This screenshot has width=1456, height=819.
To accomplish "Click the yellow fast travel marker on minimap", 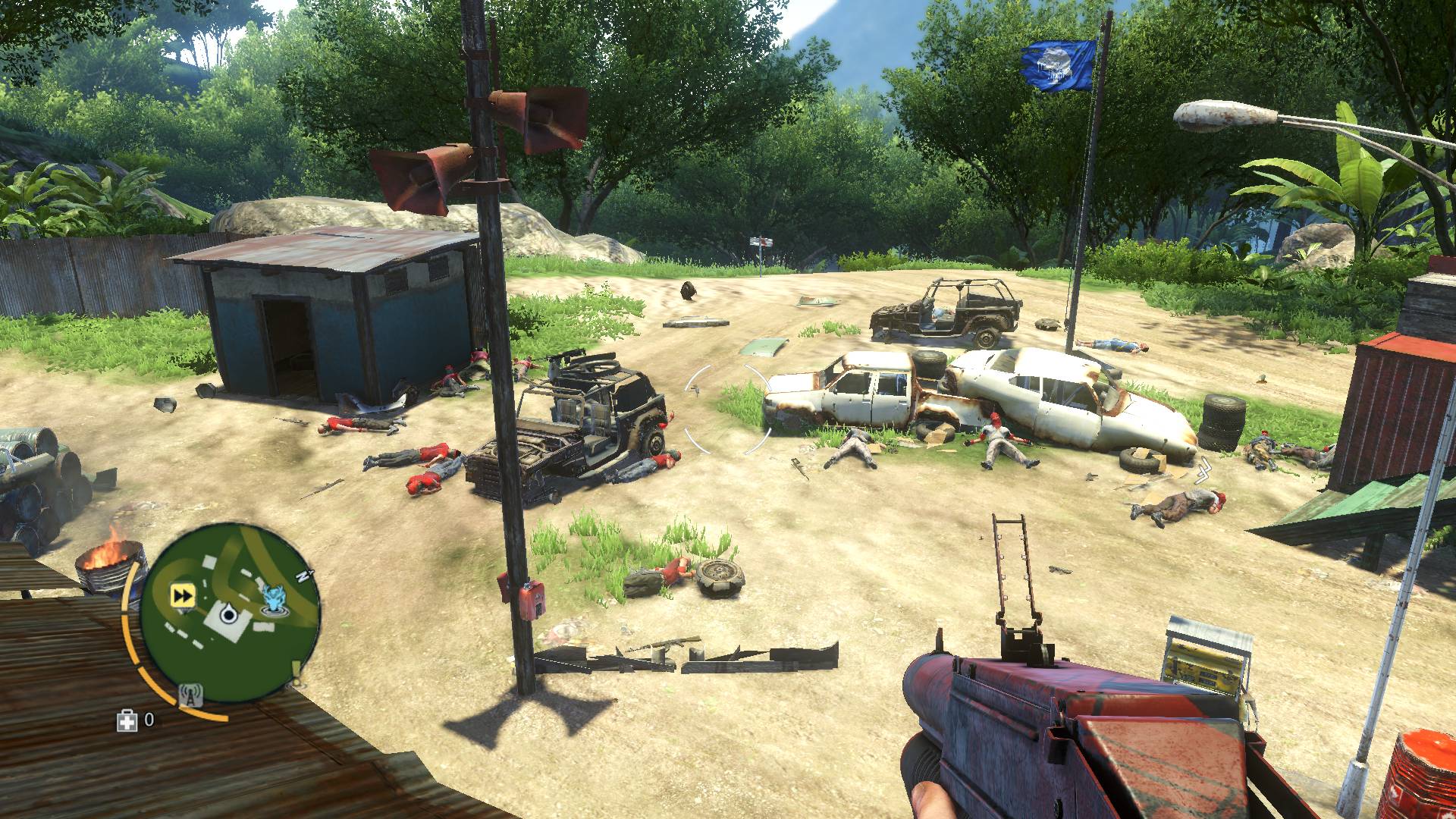I will coord(181,595).
